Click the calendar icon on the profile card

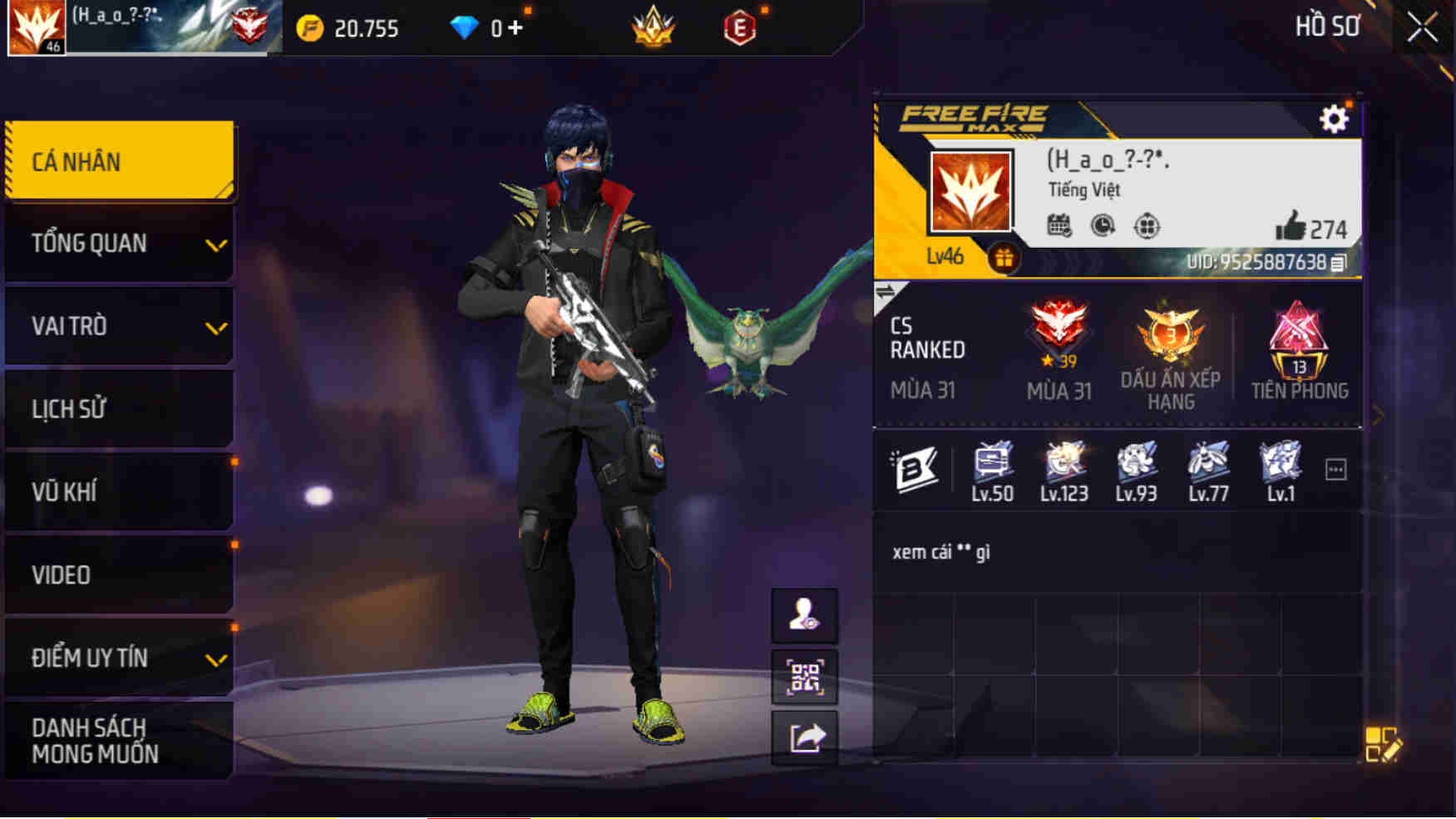1058,224
